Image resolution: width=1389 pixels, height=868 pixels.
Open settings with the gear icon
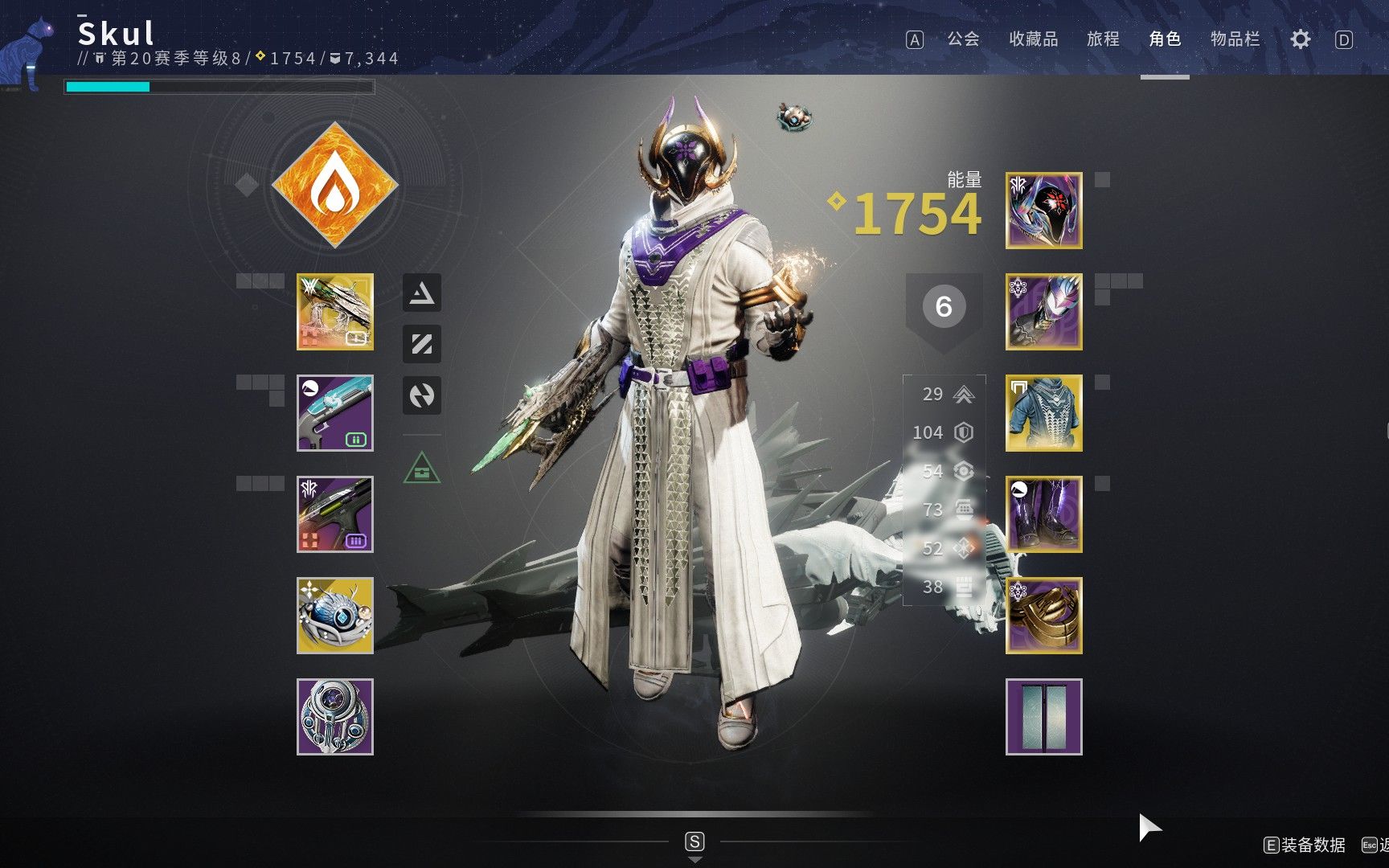click(x=1300, y=39)
